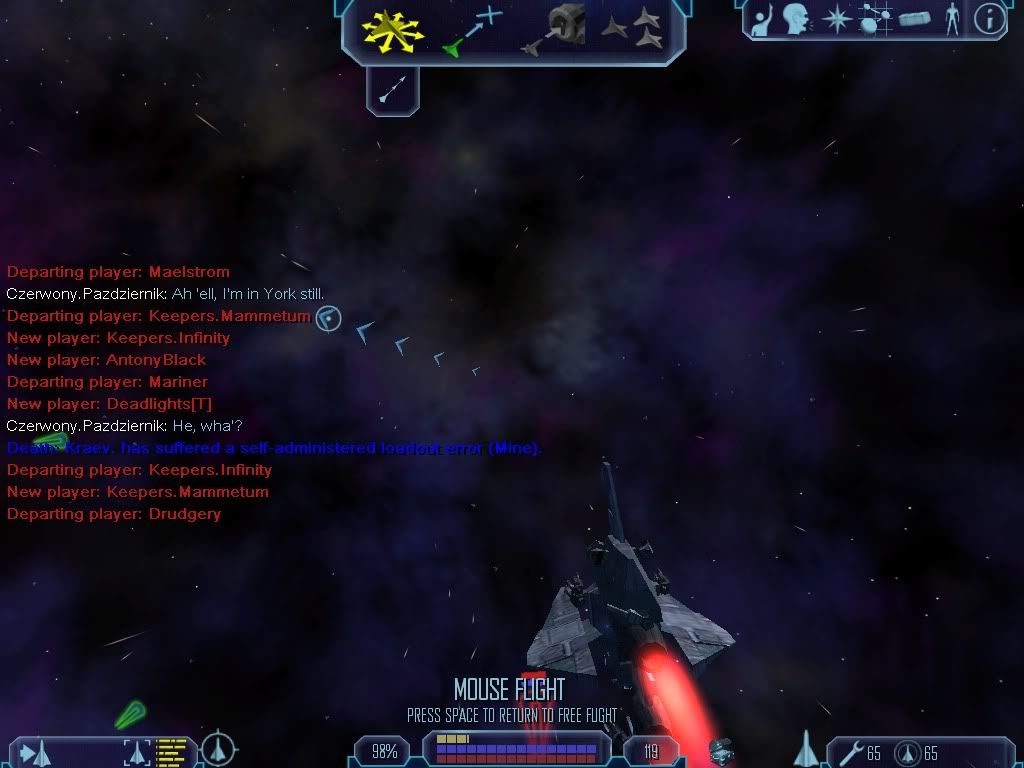The height and width of the screenshot is (768, 1024).
Task: Open the Information circle icon
Action: coord(989,19)
